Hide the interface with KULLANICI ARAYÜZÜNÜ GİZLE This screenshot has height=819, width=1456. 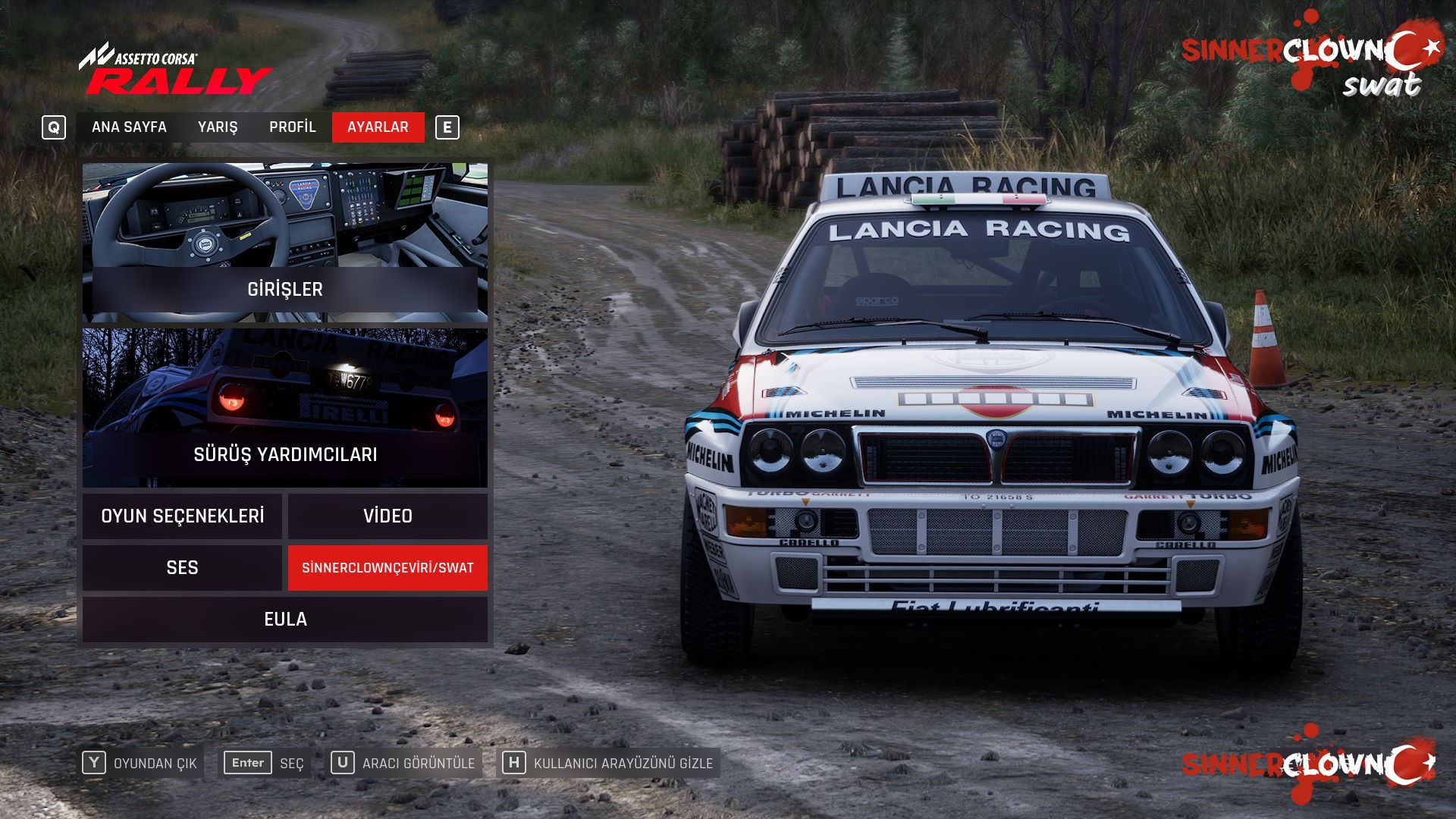pyautogui.click(x=608, y=763)
